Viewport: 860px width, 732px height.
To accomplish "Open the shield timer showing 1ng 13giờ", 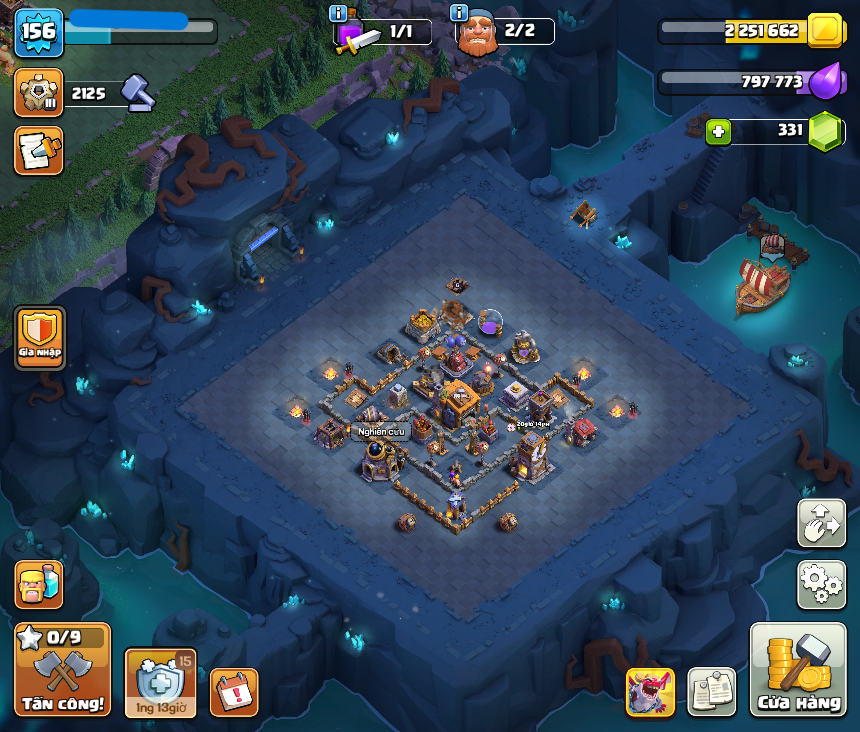I will 160,683.
